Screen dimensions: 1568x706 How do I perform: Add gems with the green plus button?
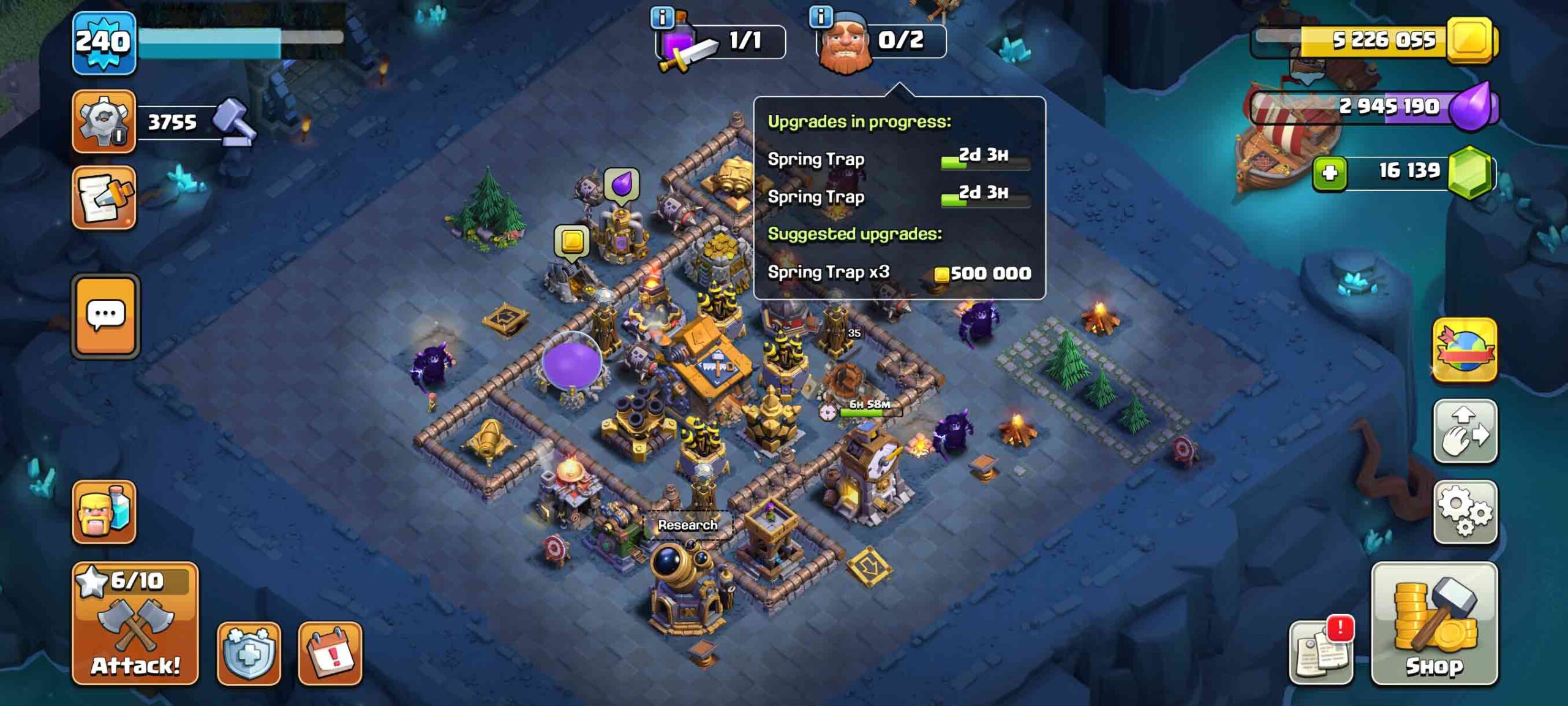click(x=1329, y=172)
